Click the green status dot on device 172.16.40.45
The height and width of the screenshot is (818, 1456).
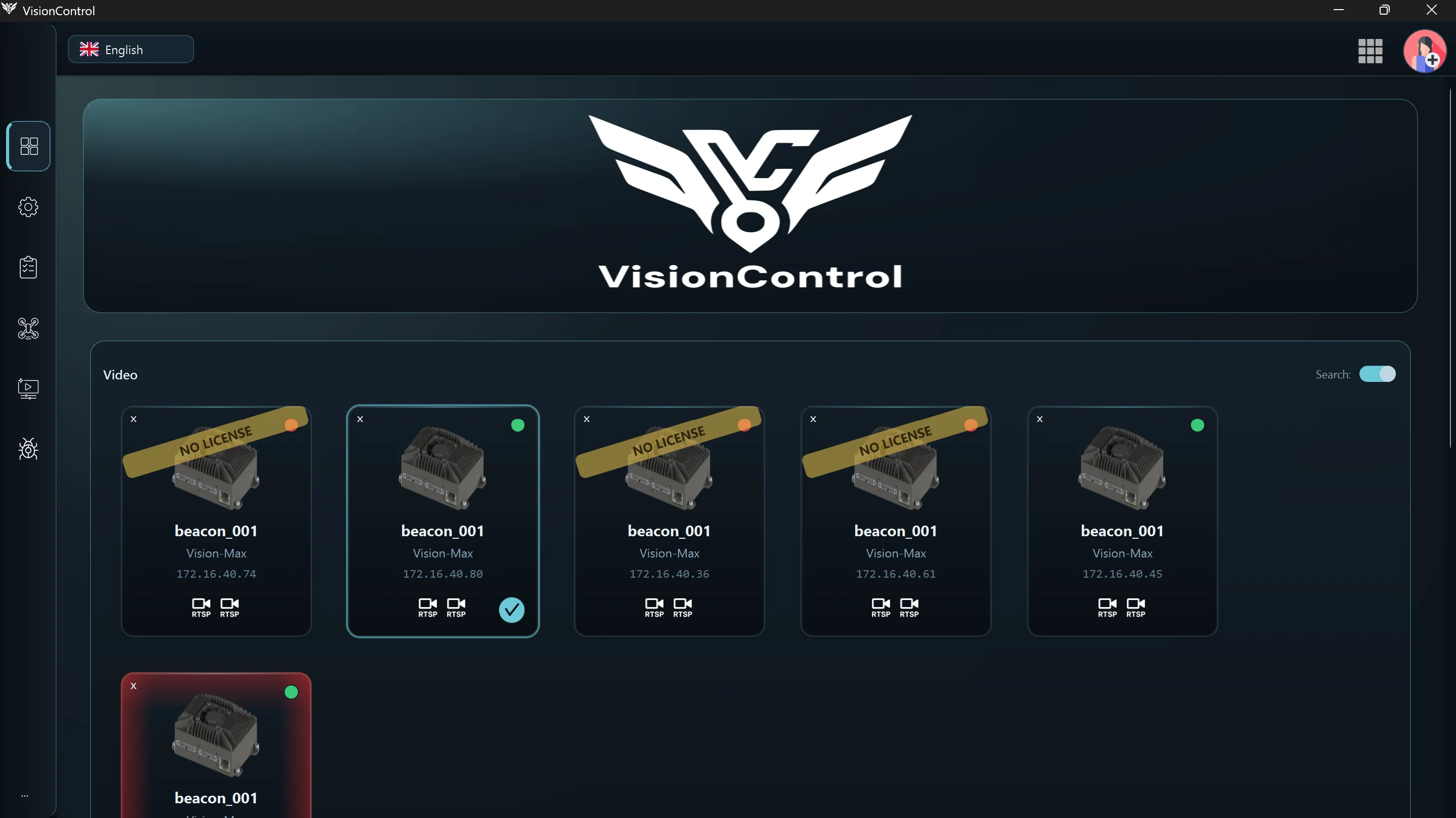click(x=1198, y=425)
